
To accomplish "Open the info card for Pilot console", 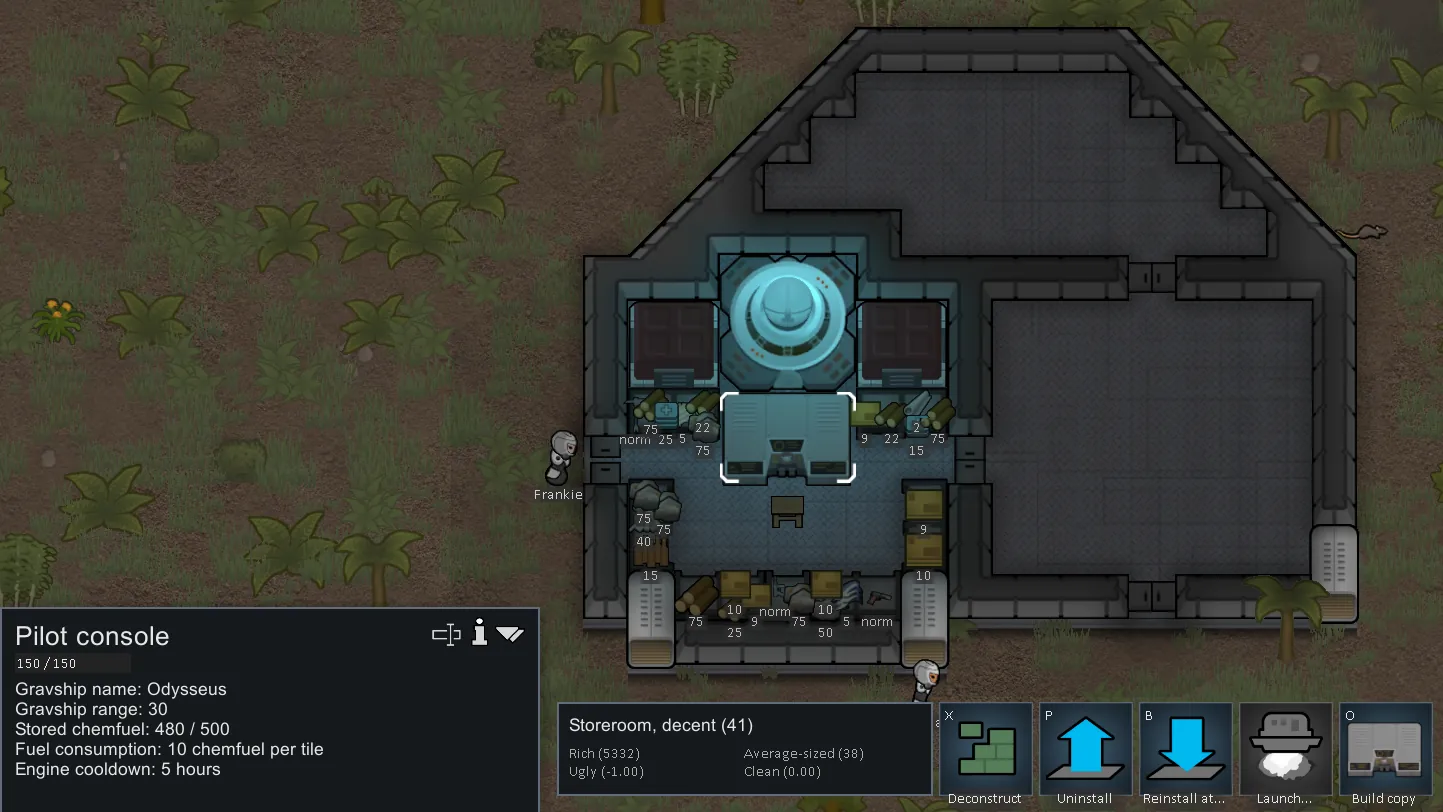I will pos(480,633).
